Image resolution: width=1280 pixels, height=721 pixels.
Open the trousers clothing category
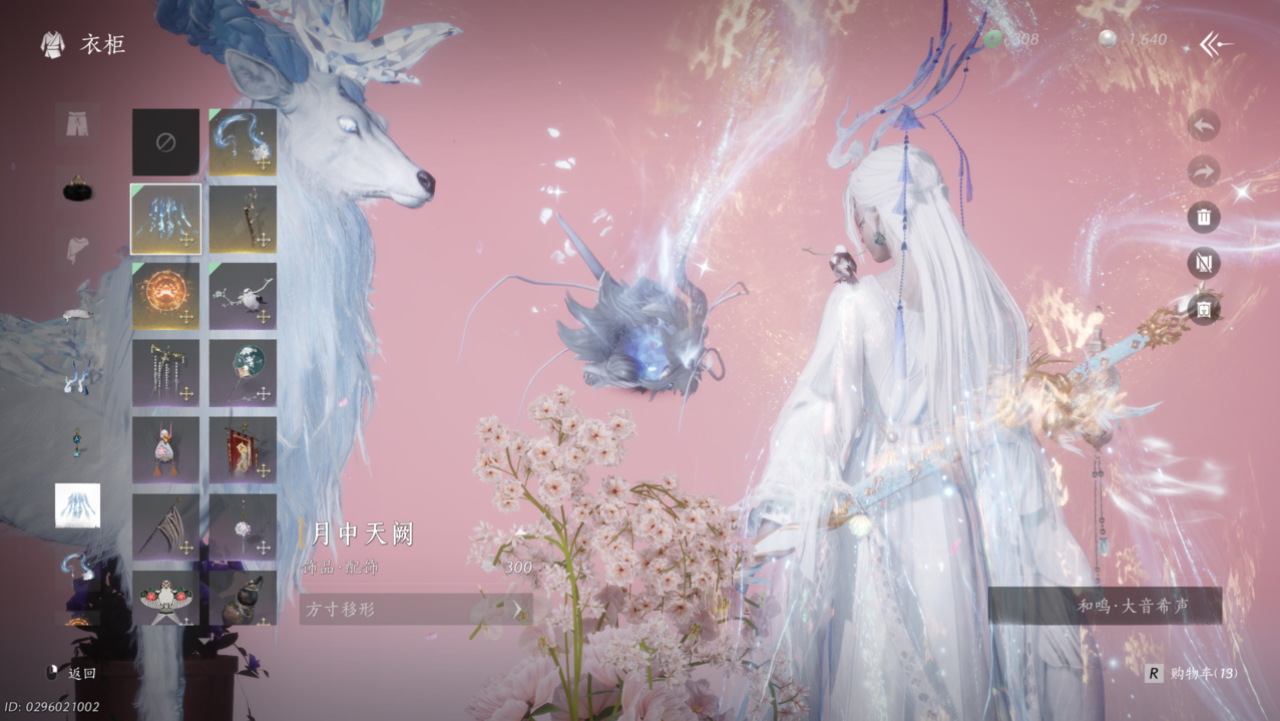[x=77, y=124]
